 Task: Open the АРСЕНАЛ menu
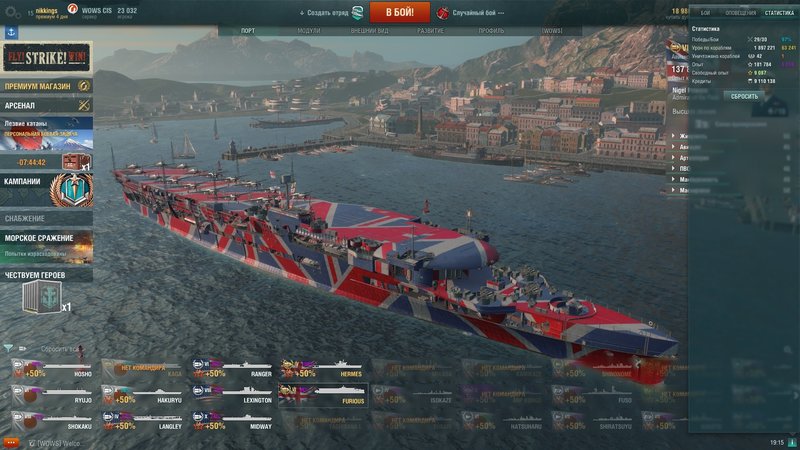[x=46, y=105]
